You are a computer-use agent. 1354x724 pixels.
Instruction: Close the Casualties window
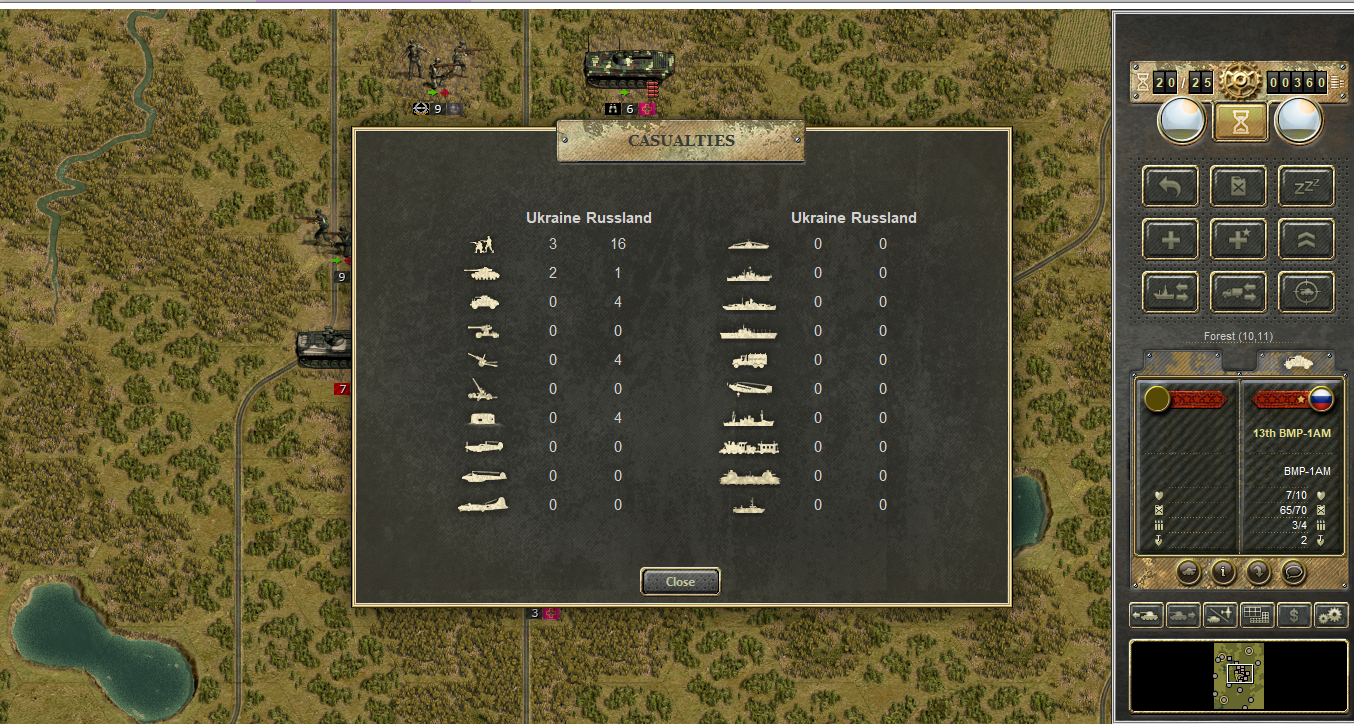coord(680,581)
